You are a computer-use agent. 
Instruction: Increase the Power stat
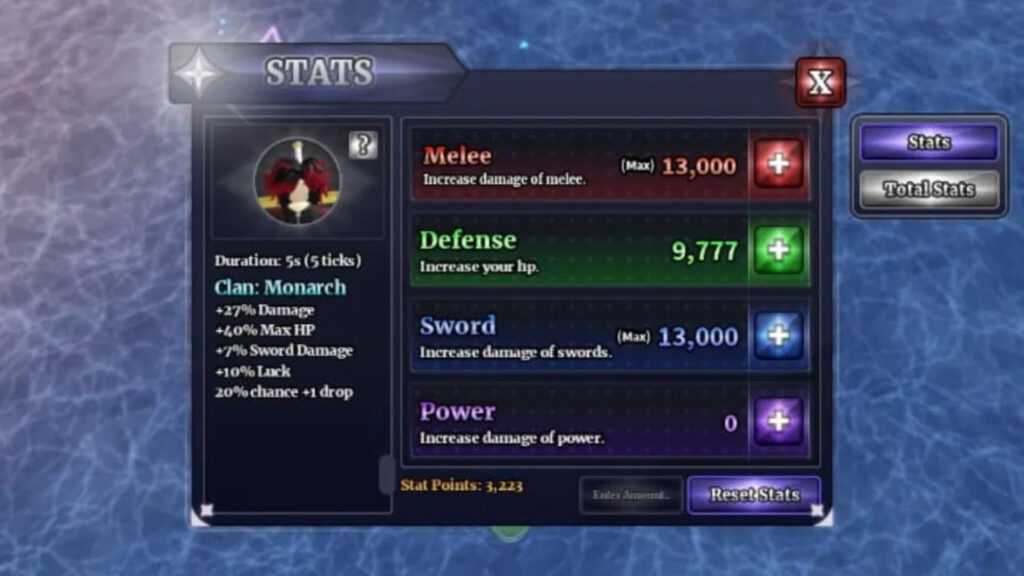(x=778, y=421)
